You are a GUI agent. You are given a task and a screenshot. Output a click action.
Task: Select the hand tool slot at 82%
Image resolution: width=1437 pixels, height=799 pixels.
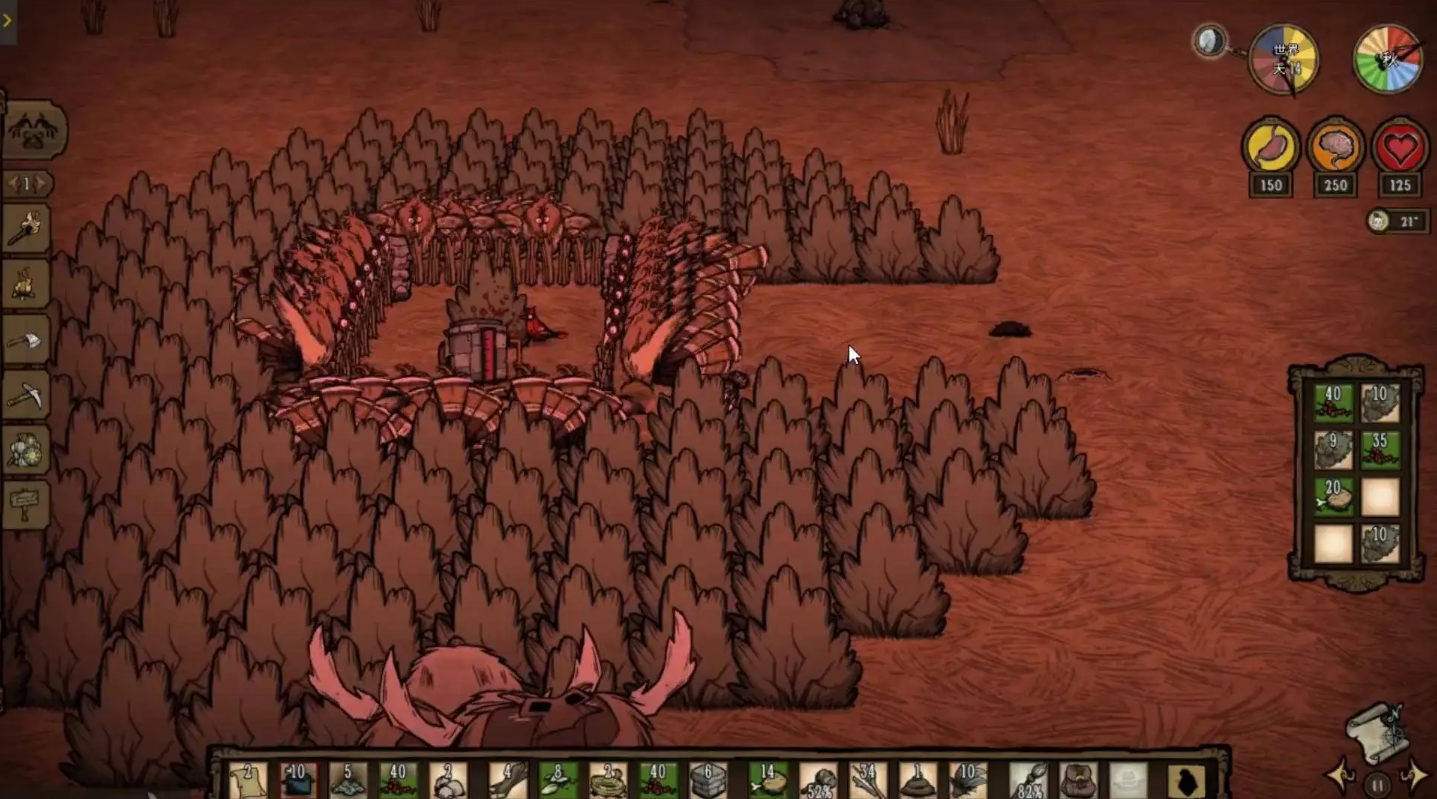tap(1027, 780)
